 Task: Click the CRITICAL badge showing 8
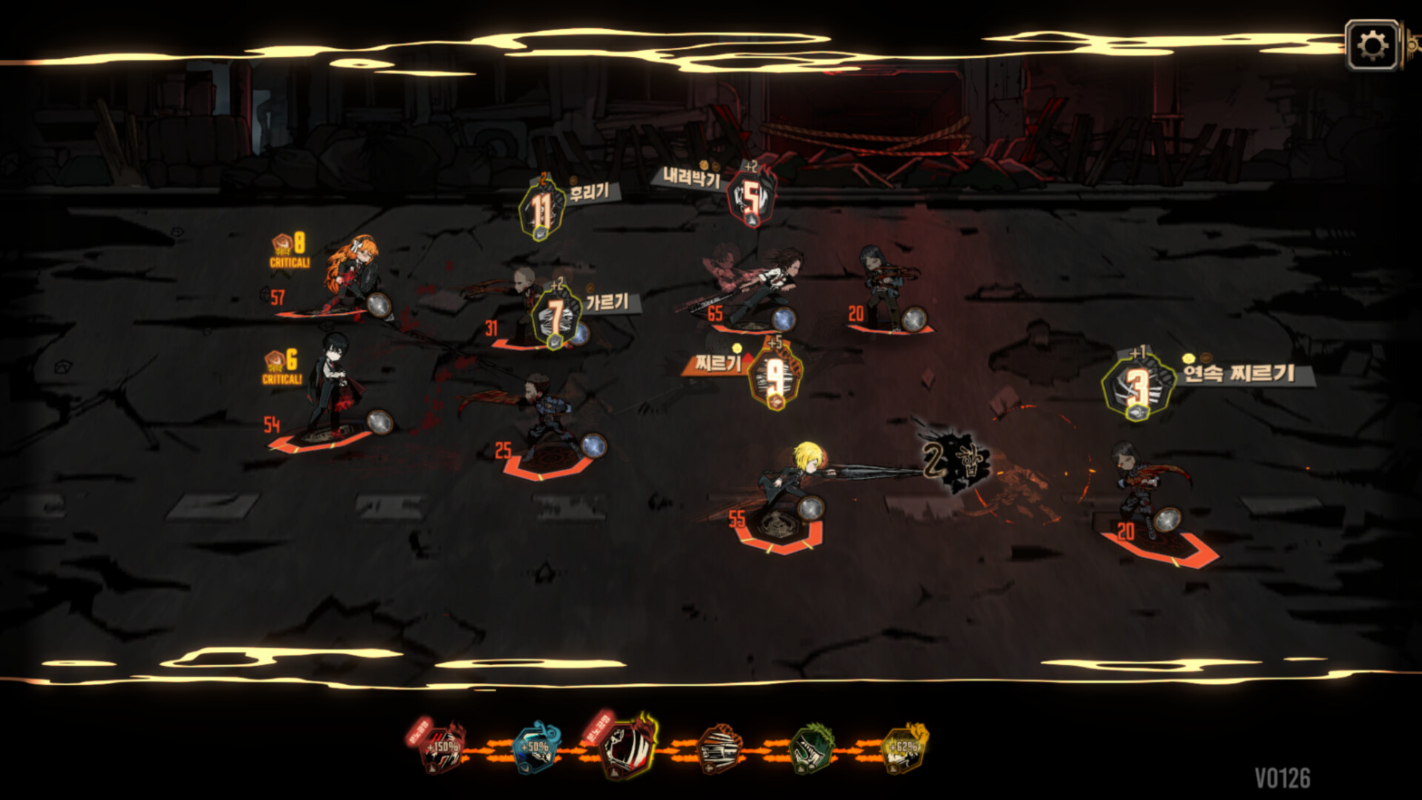click(x=291, y=248)
